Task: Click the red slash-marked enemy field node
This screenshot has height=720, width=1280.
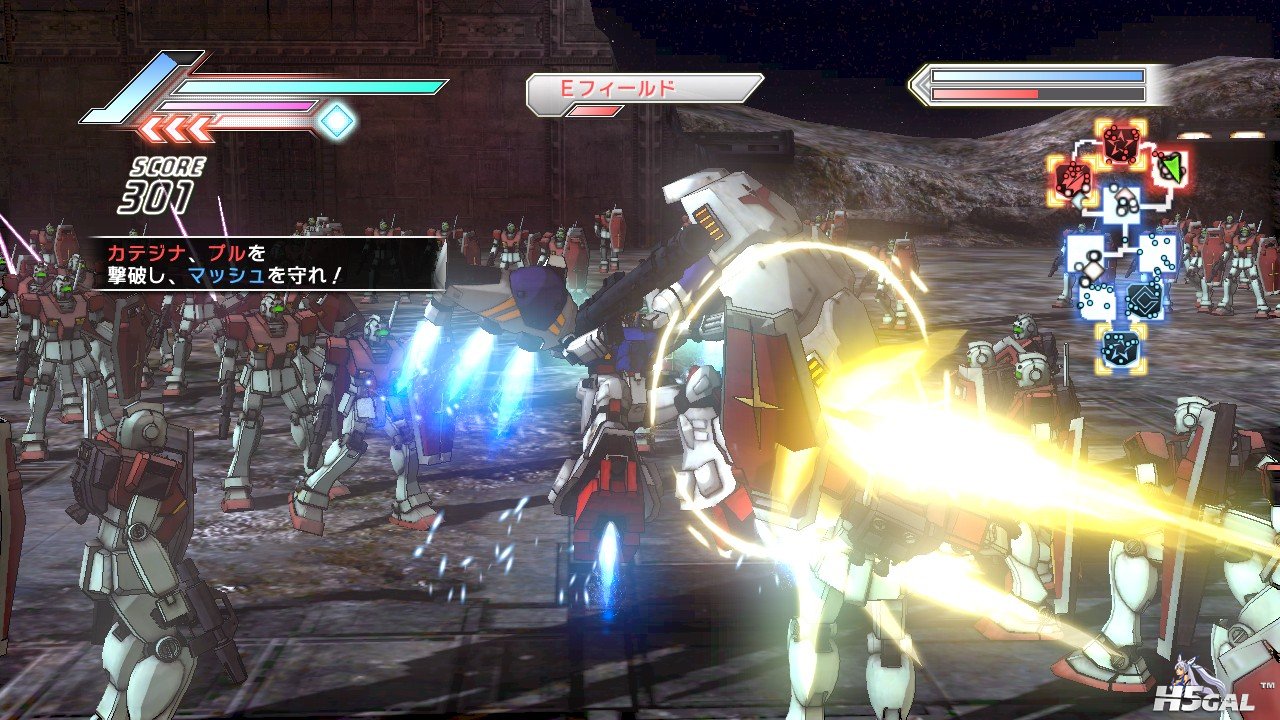Action: 1073,181
